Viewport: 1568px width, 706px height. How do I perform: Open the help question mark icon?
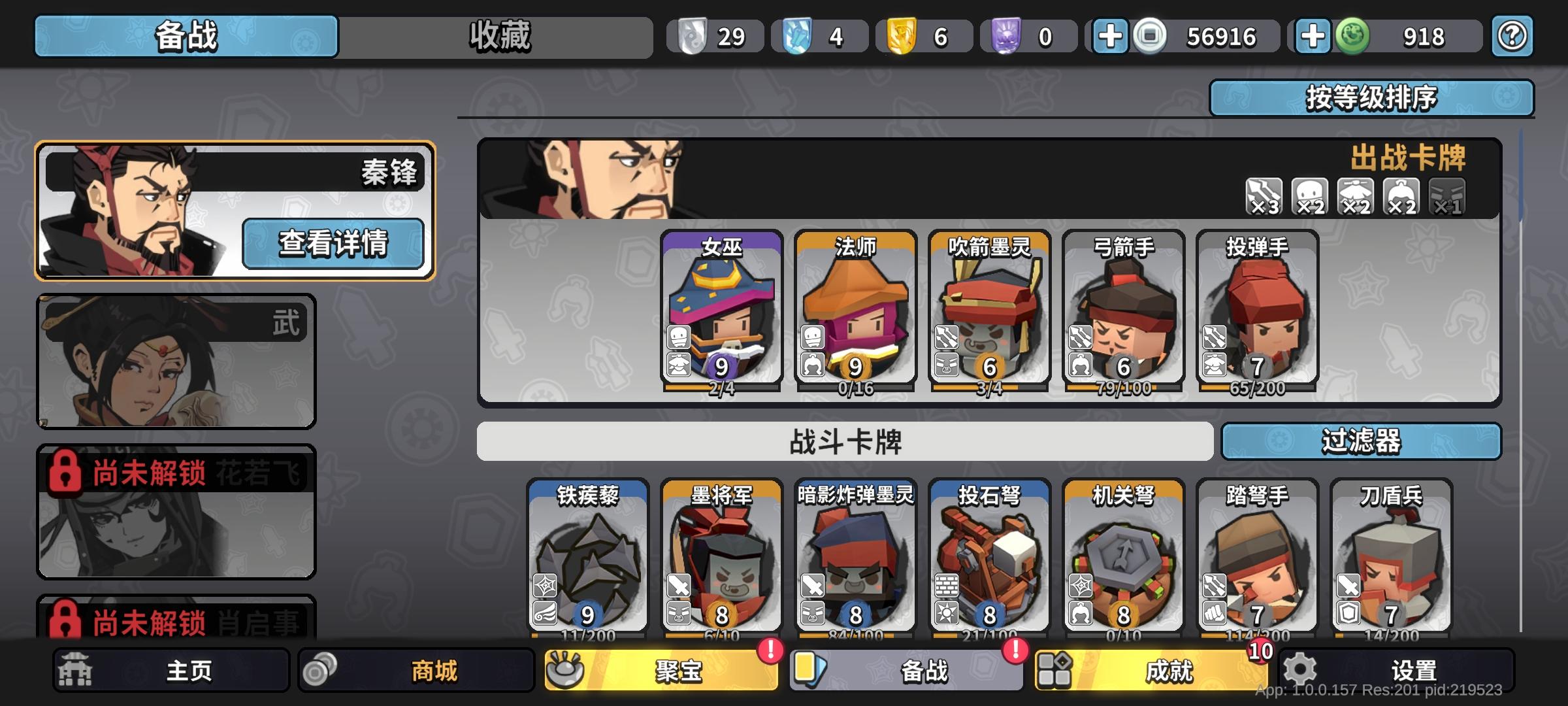point(1512,37)
